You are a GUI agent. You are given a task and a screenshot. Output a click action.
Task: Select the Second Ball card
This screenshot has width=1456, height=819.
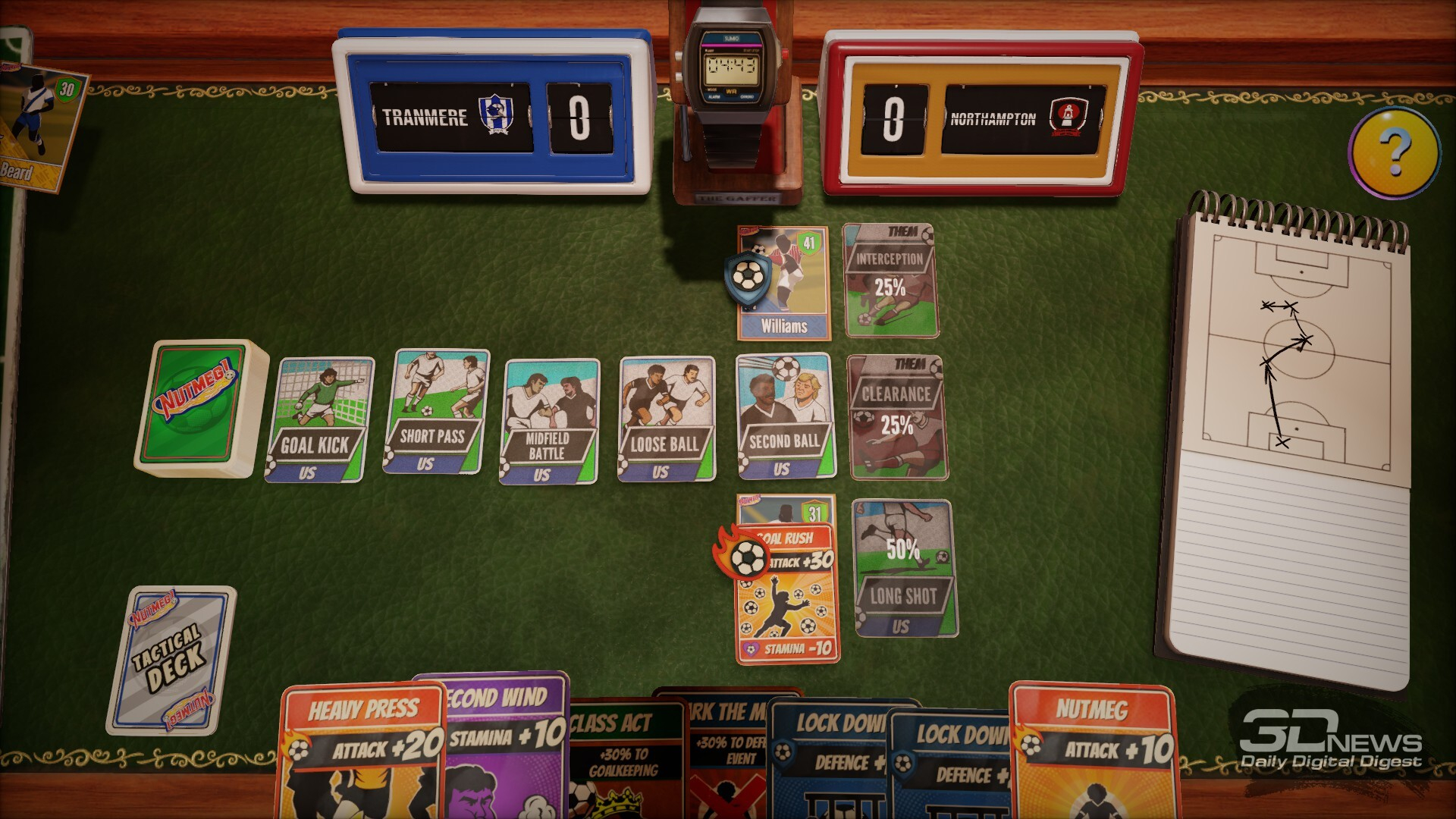(x=784, y=416)
